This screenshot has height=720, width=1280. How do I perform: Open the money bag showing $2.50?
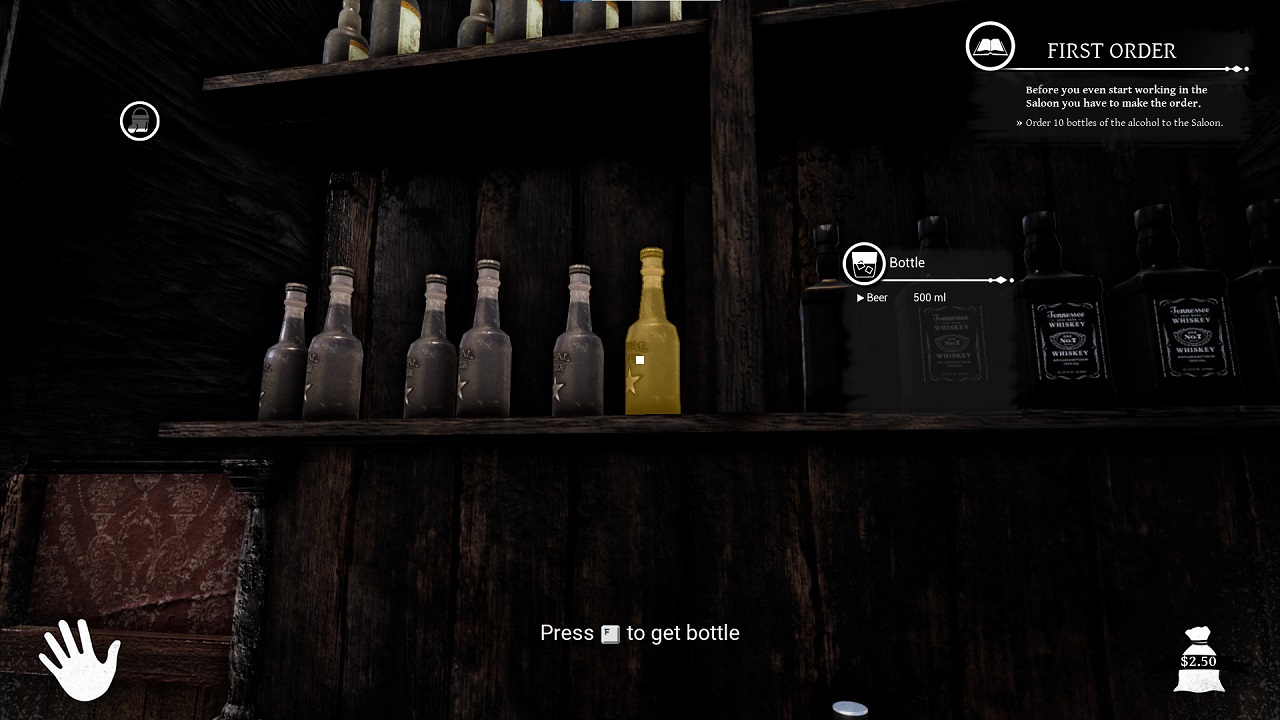coord(1198,659)
